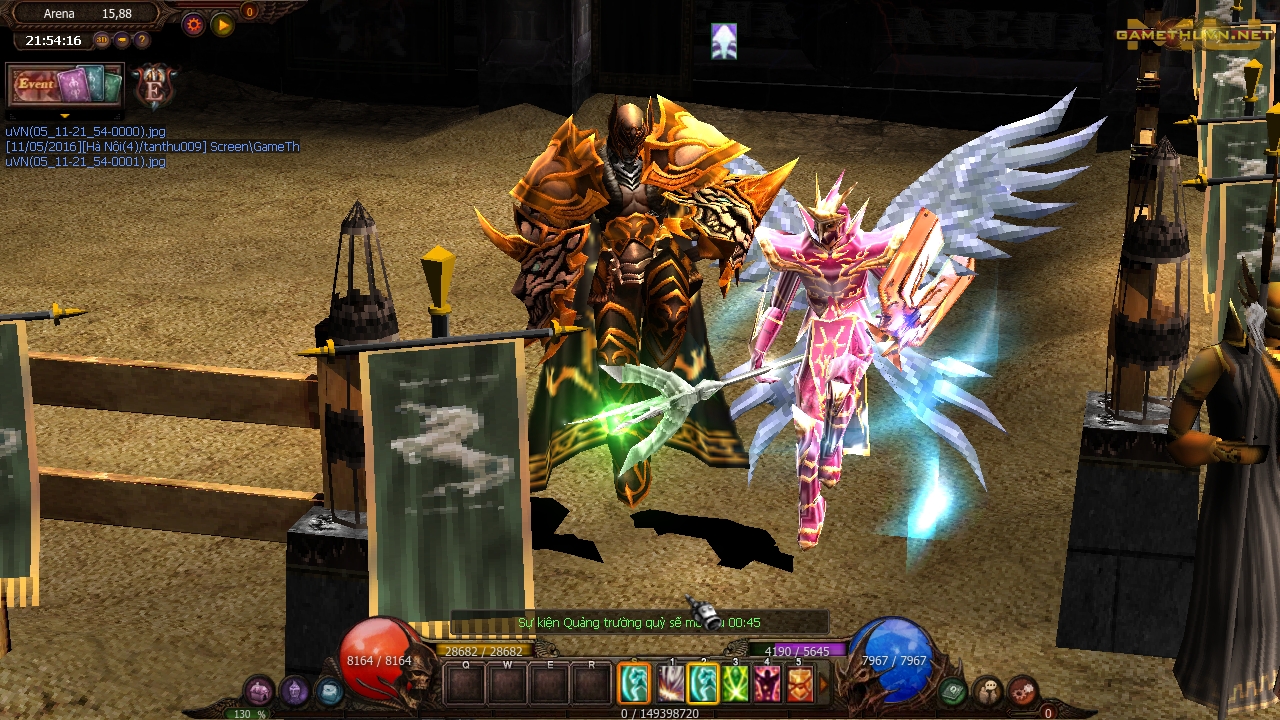The image size is (1280, 720).
Task: Open the community chat bubble icon
Action: (988, 690)
